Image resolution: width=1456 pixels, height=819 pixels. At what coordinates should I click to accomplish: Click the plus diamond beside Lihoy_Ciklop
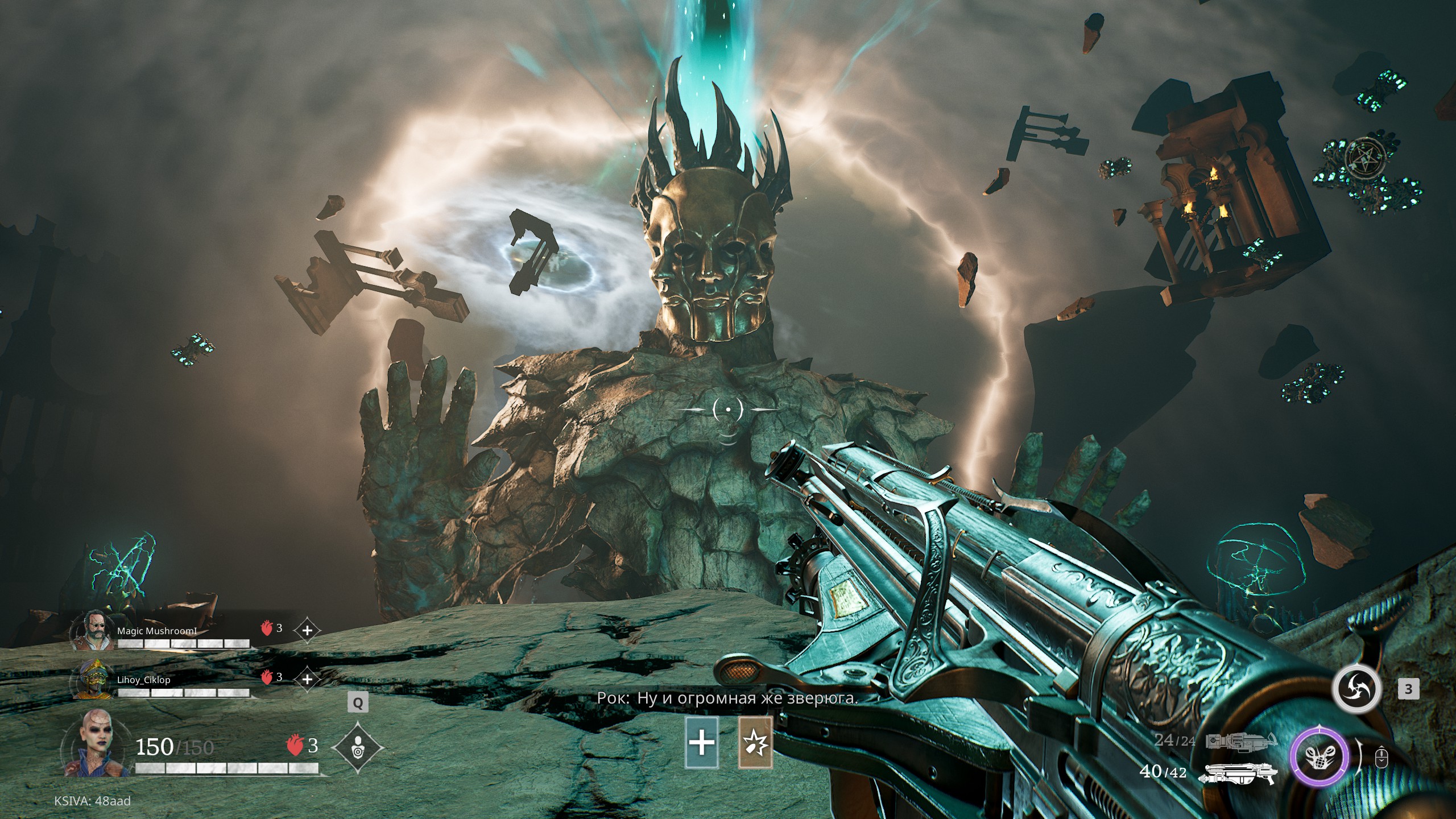tap(307, 679)
